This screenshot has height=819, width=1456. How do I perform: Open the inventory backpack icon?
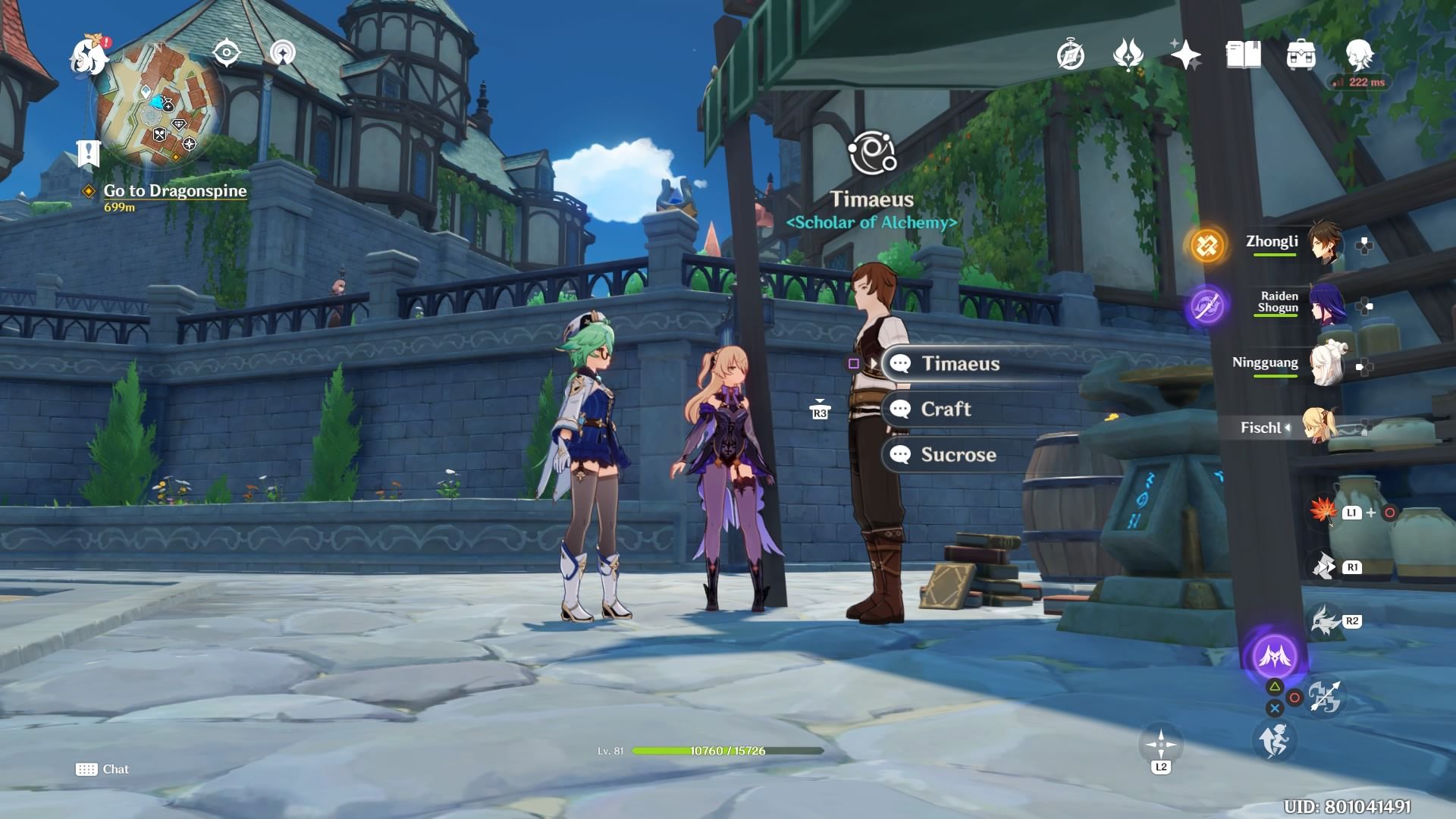point(1301,55)
